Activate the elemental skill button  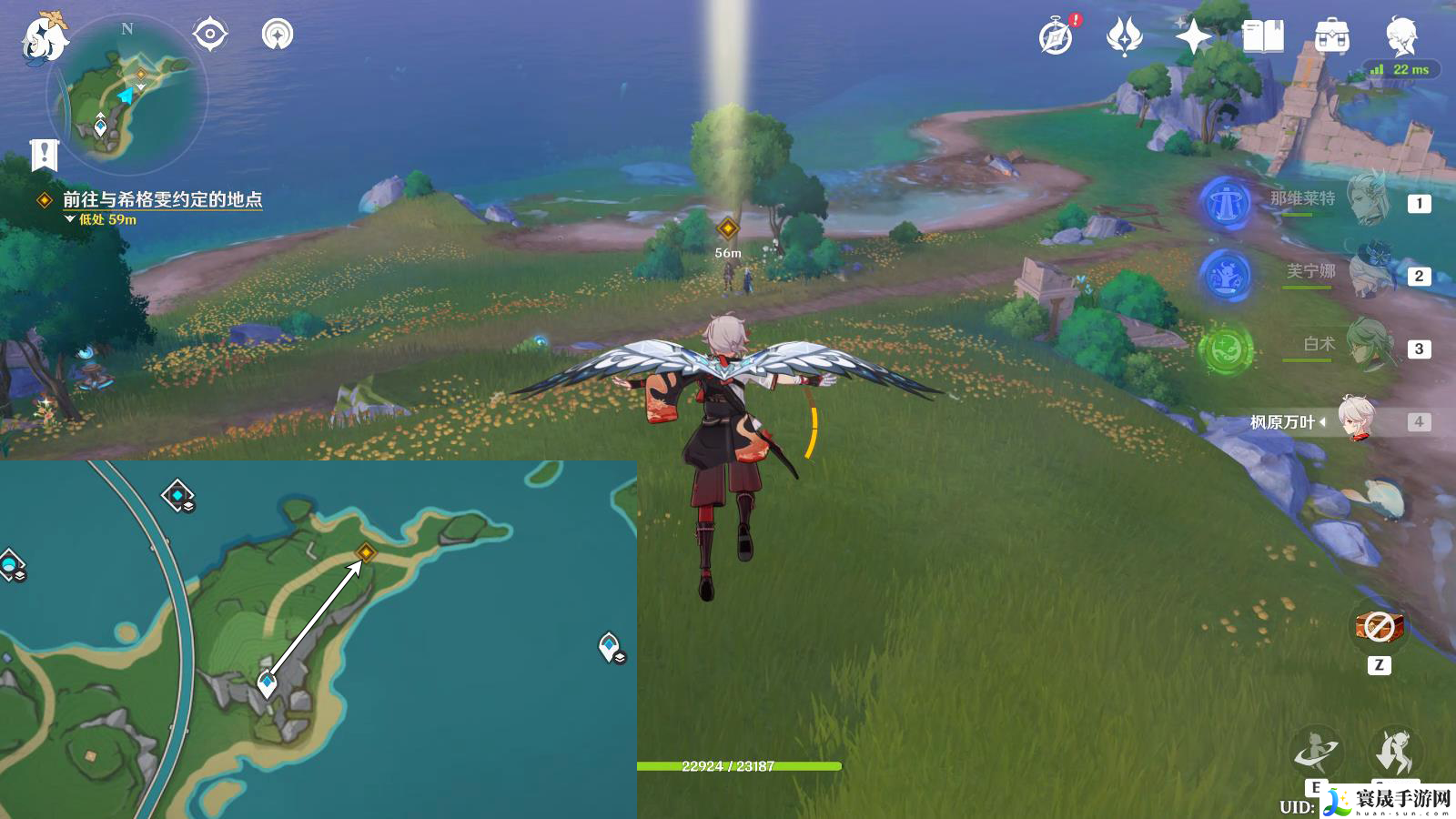(1316, 753)
